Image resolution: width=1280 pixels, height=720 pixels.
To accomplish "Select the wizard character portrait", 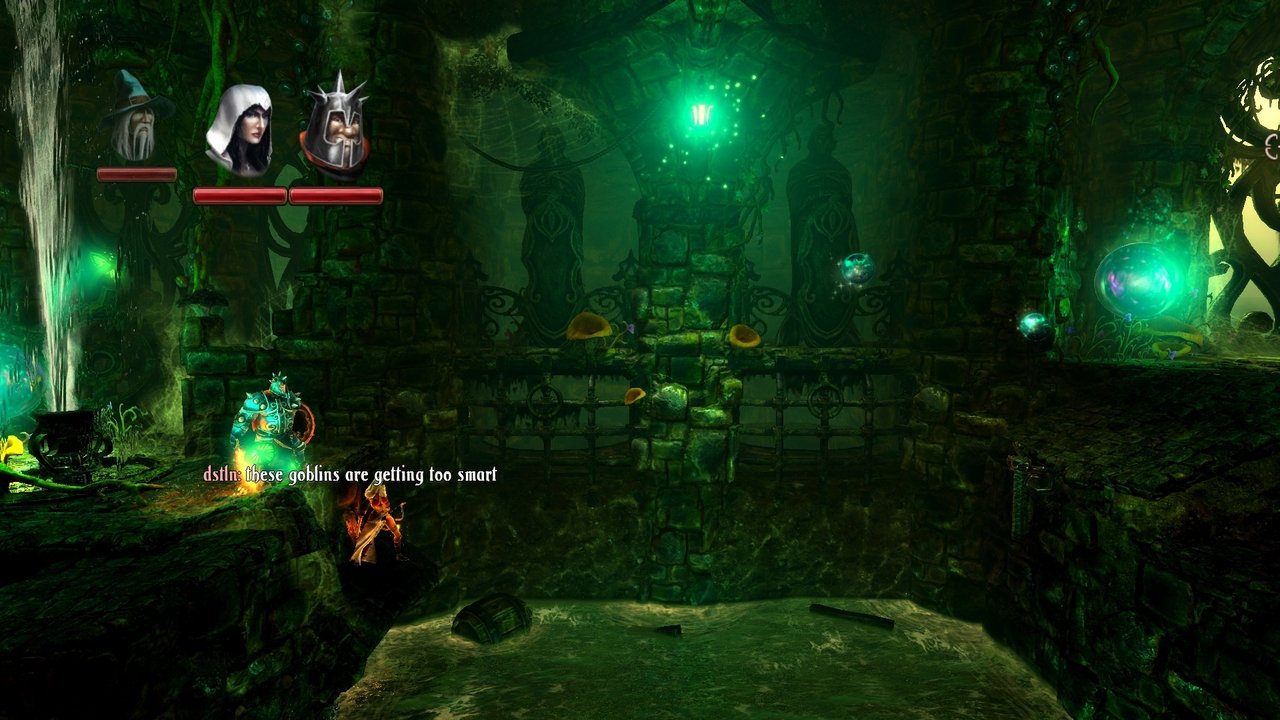I will click(x=135, y=118).
